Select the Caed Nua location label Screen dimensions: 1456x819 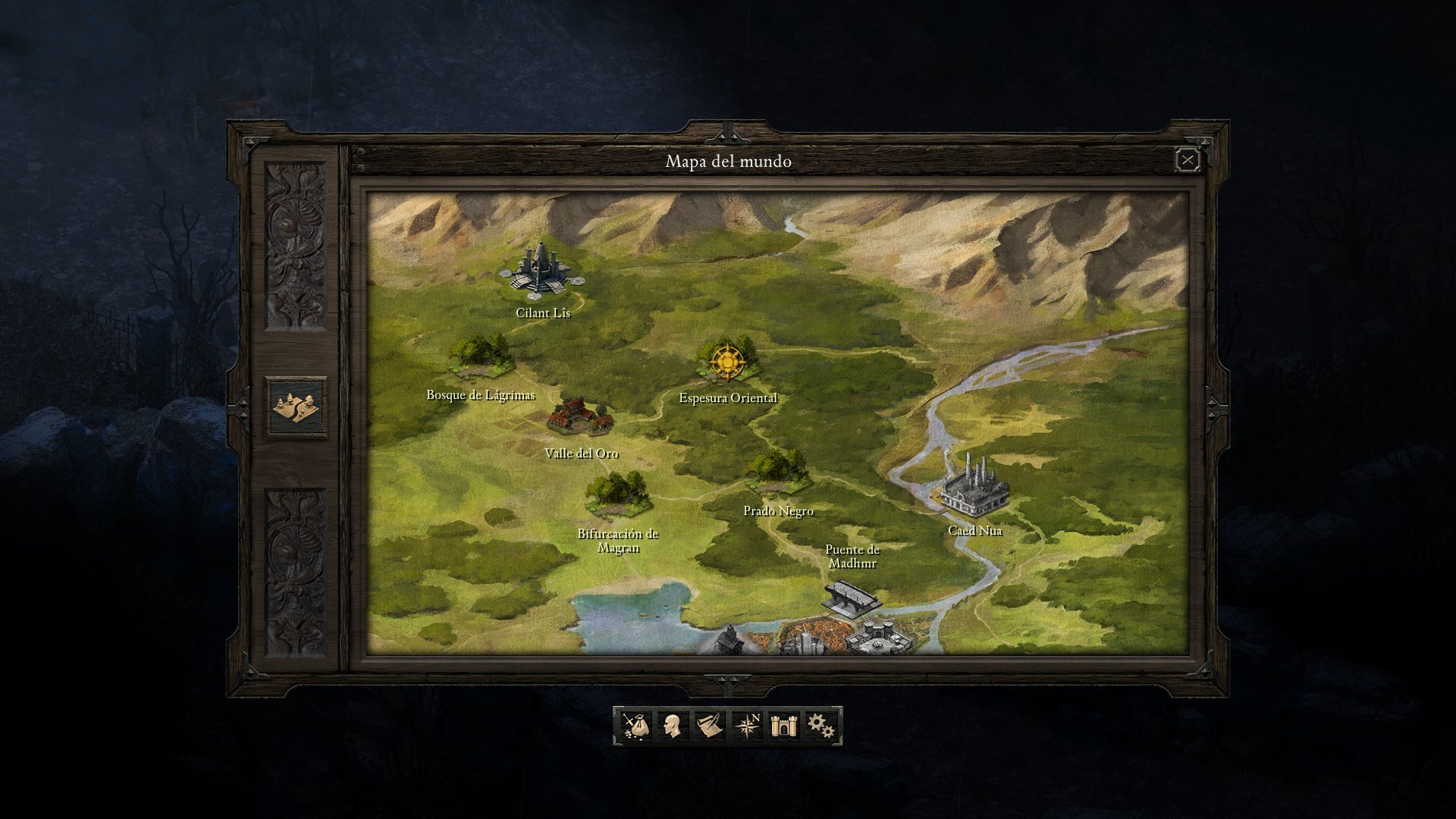pyautogui.click(x=977, y=531)
